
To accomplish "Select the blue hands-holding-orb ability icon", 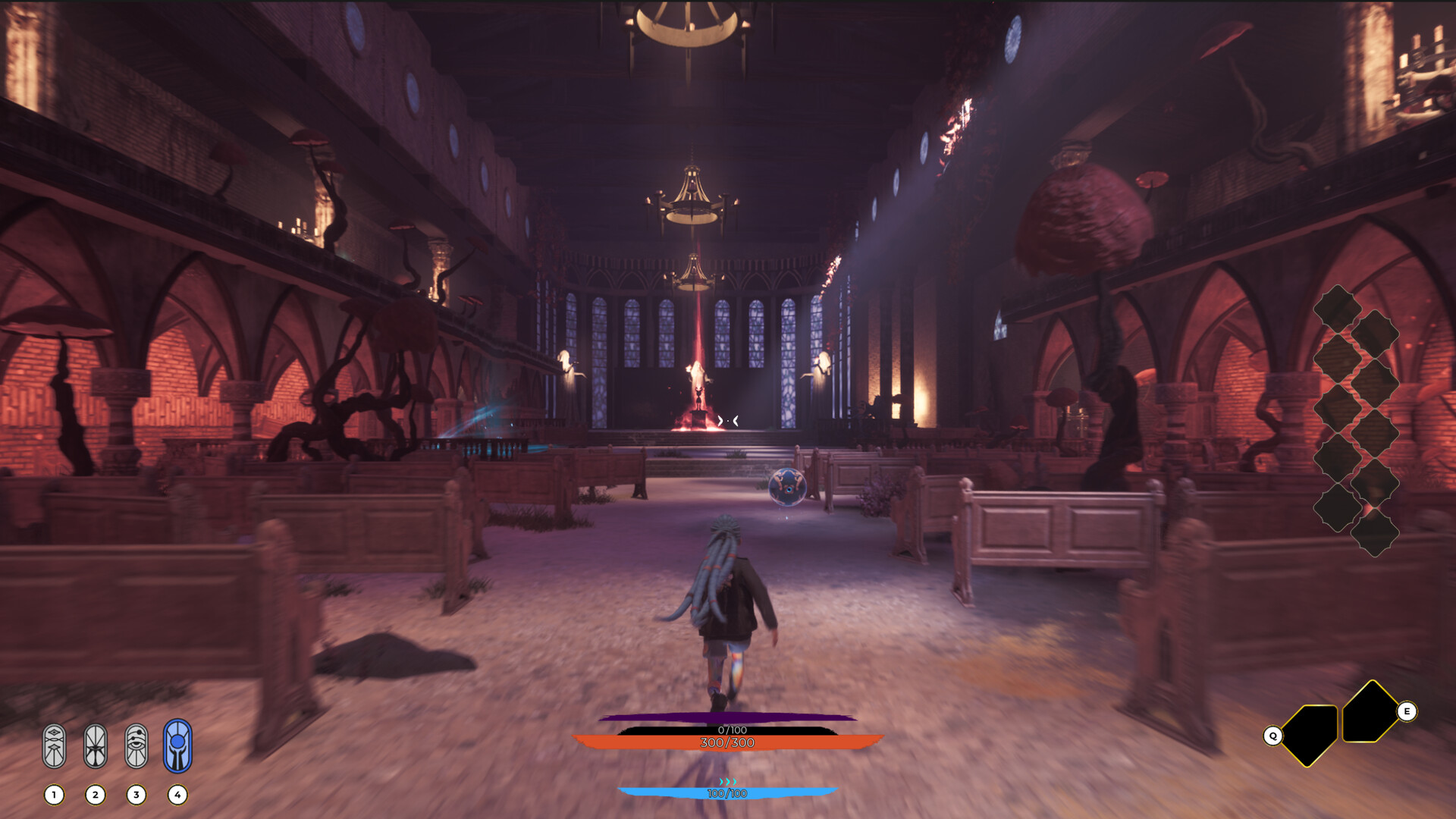I will 177,746.
